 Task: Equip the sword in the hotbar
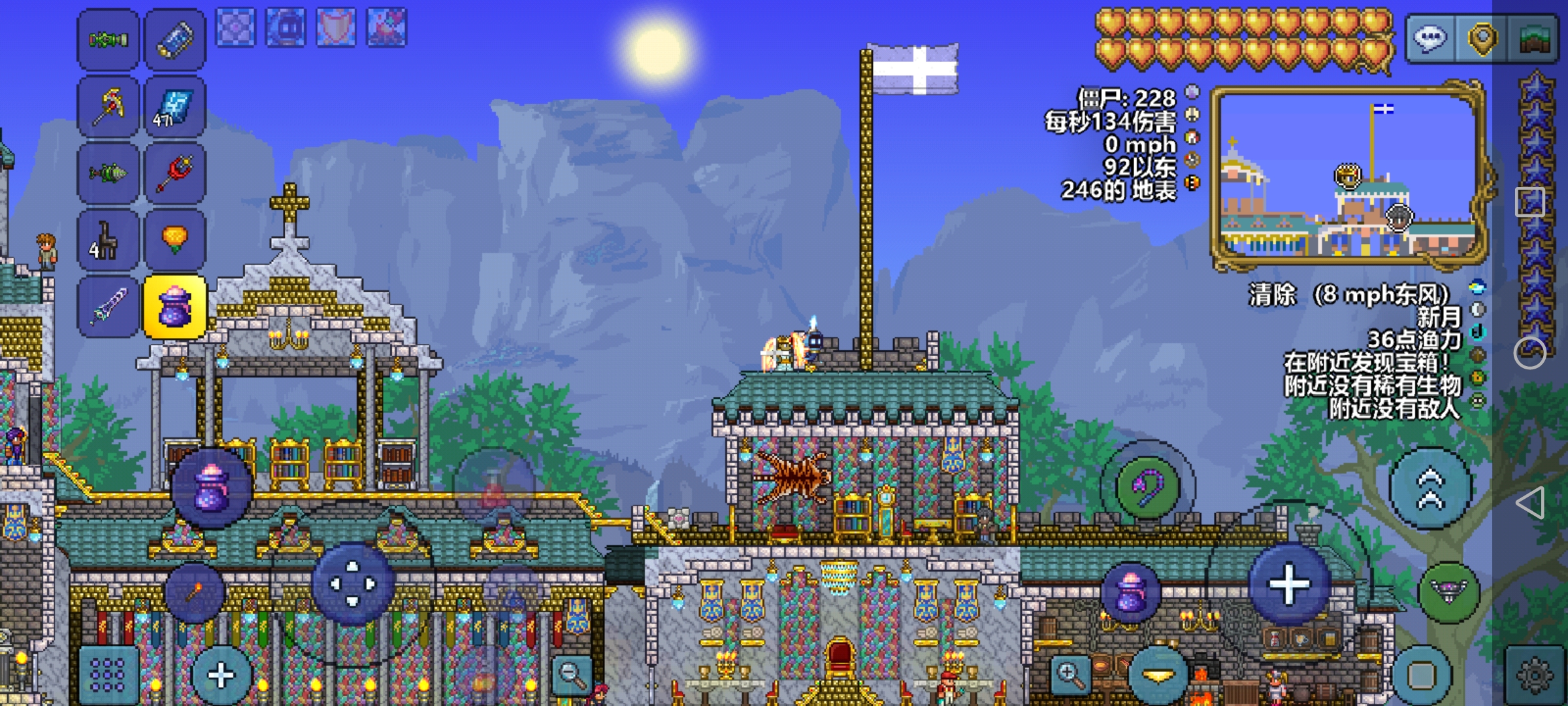pyautogui.click(x=108, y=307)
